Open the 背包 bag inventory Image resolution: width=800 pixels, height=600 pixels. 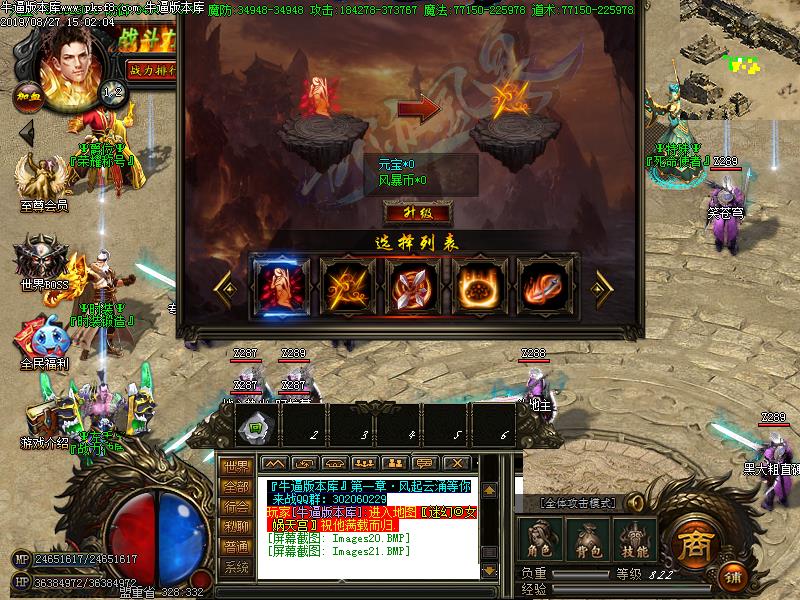pyautogui.click(x=588, y=540)
